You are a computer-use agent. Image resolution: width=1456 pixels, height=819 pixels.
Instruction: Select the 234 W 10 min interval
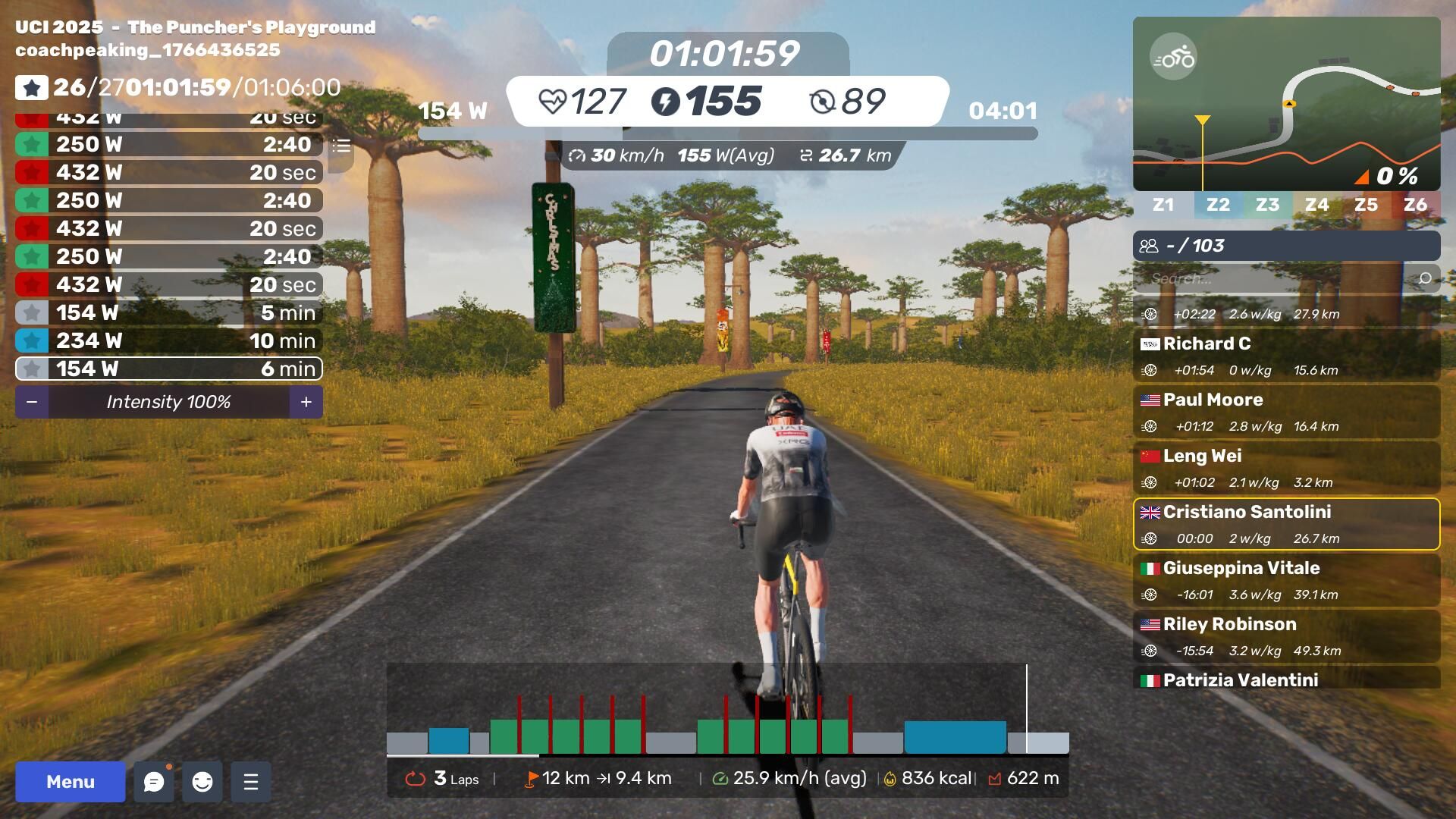tap(168, 340)
